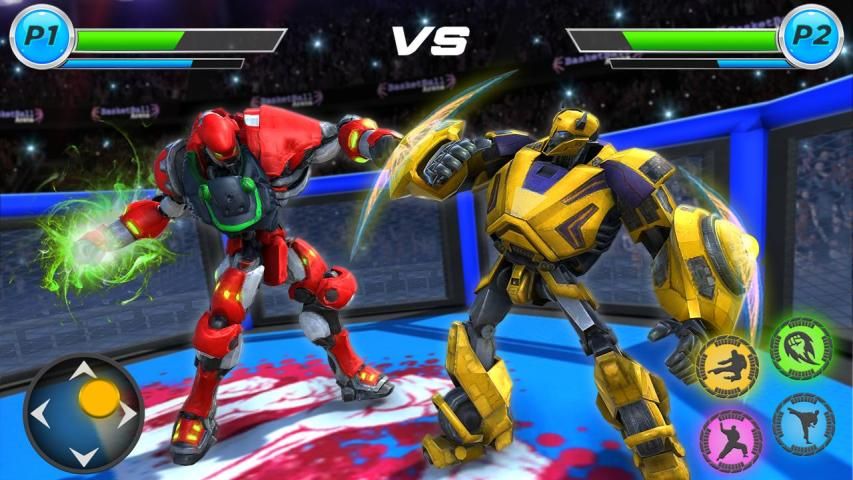Trigger the blue high kick attack button
Viewport: 853px width, 480px height.
click(x=802, y=423)
